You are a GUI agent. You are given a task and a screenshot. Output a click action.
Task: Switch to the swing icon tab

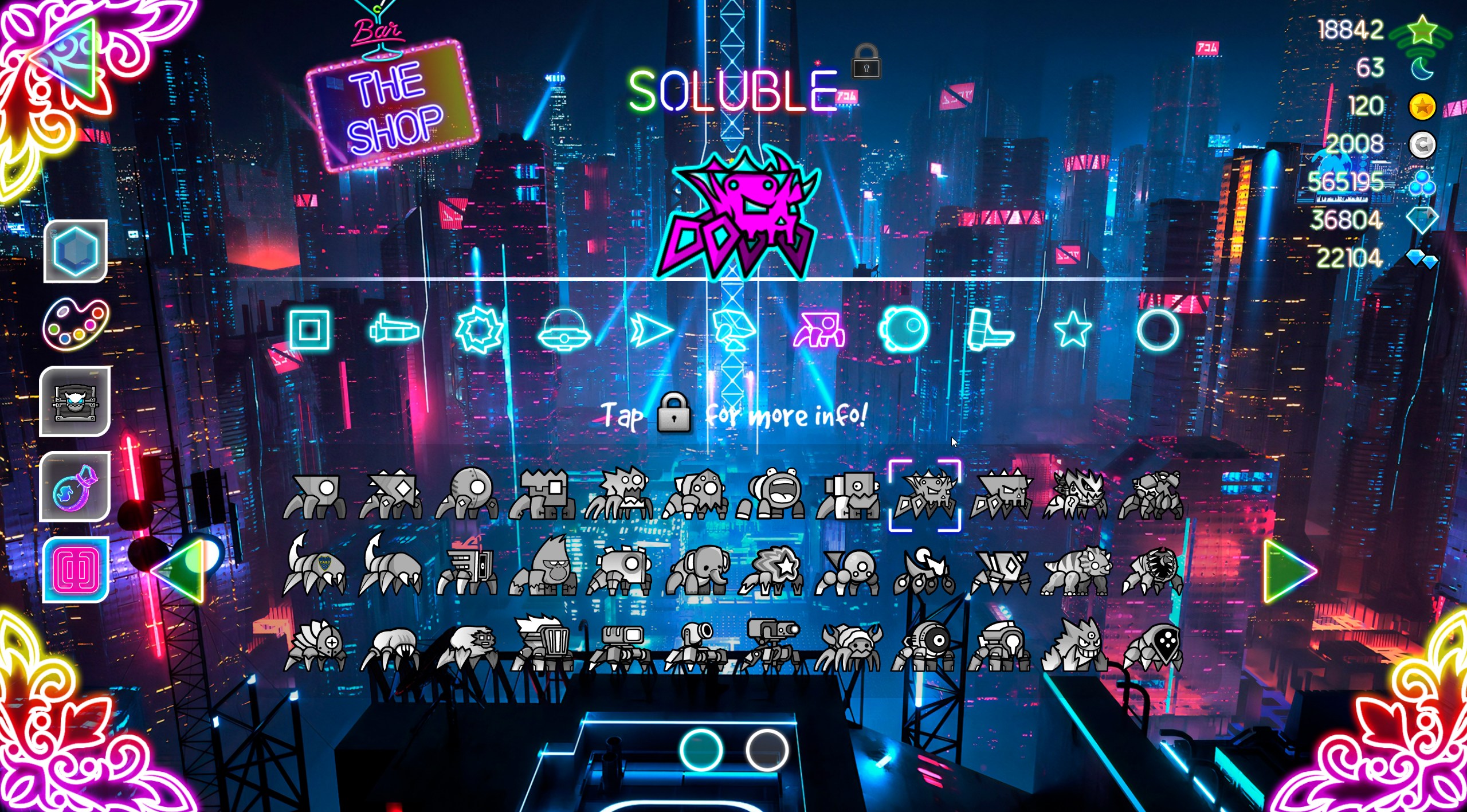coord(904,329)
